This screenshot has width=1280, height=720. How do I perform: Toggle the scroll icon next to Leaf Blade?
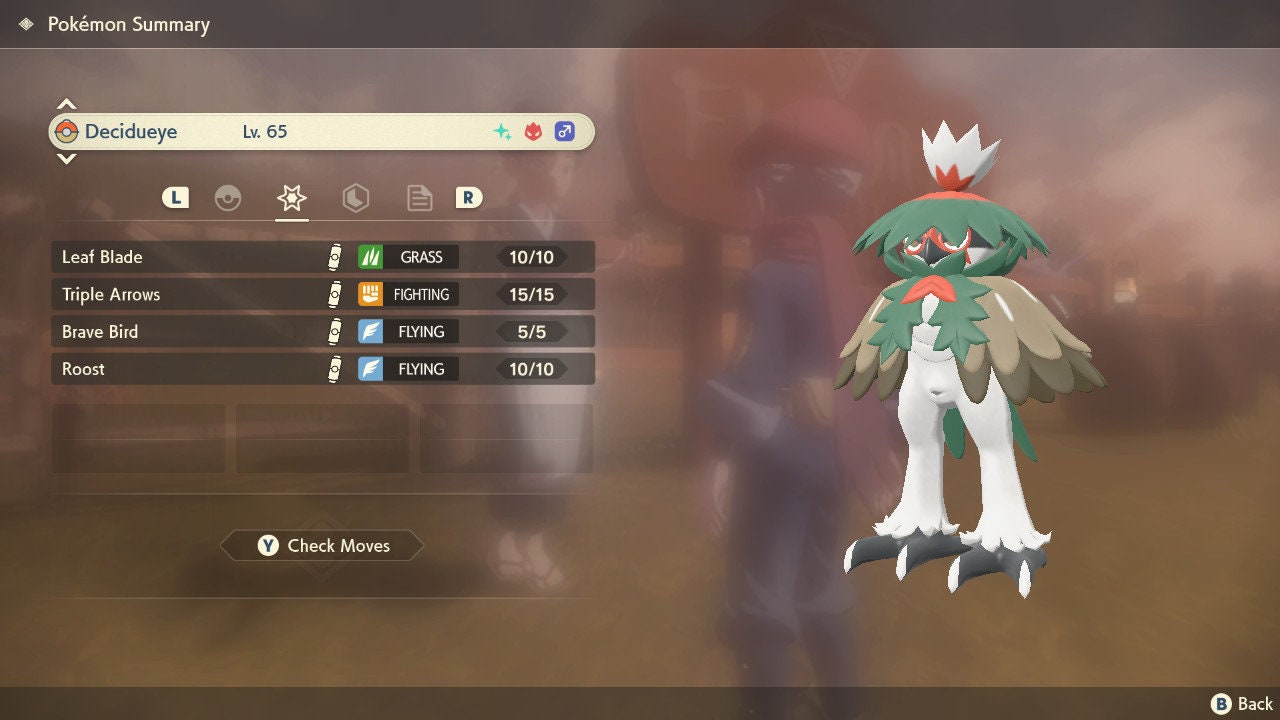333,256
